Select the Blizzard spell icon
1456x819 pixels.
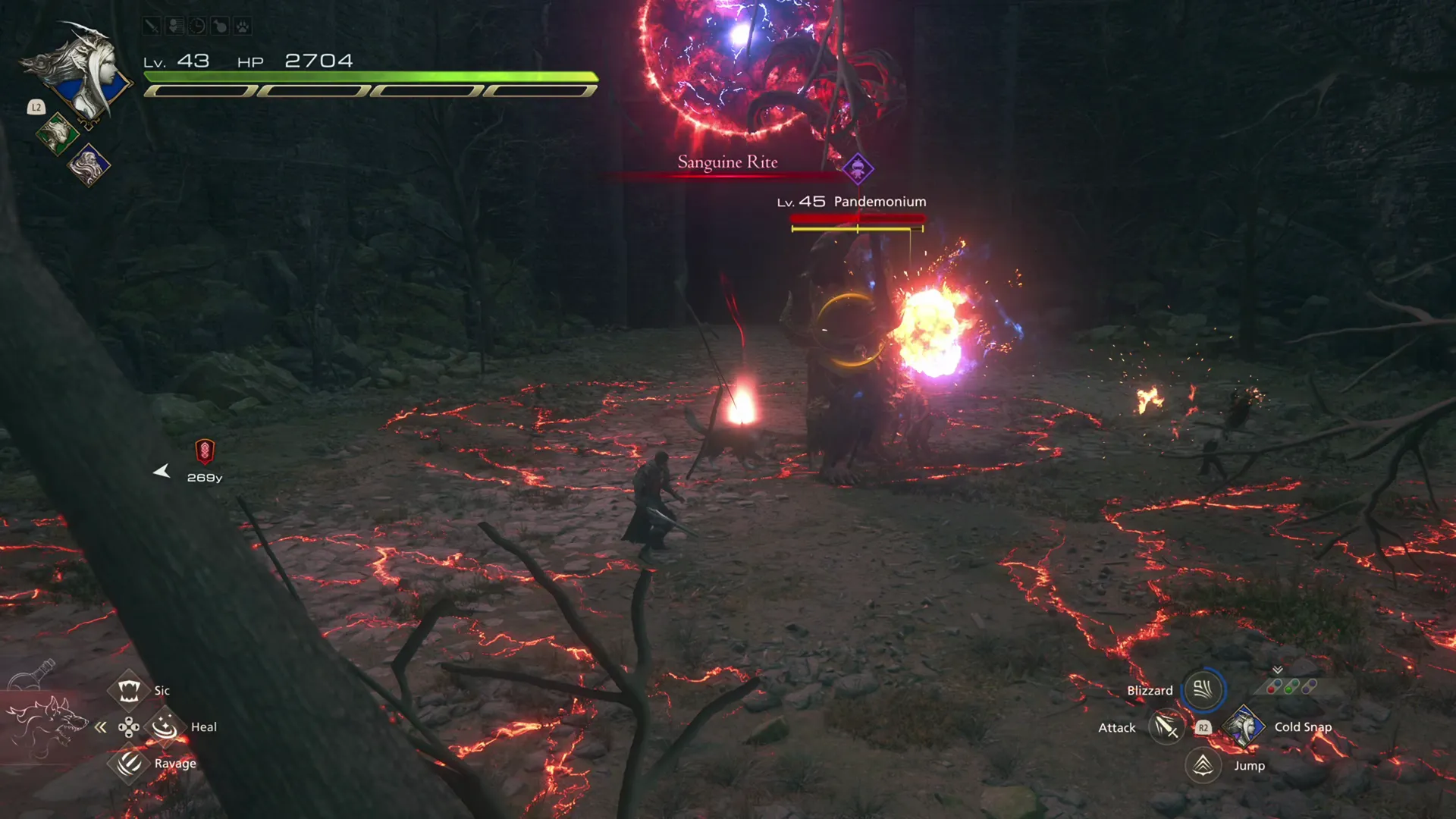click(1204, 690)
